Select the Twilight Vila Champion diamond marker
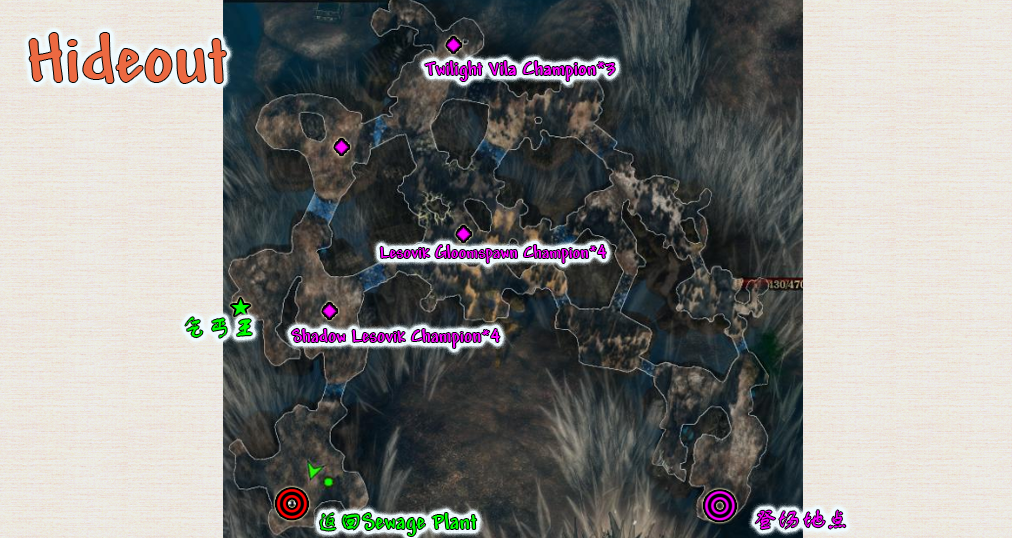 (x=453, y=45)
